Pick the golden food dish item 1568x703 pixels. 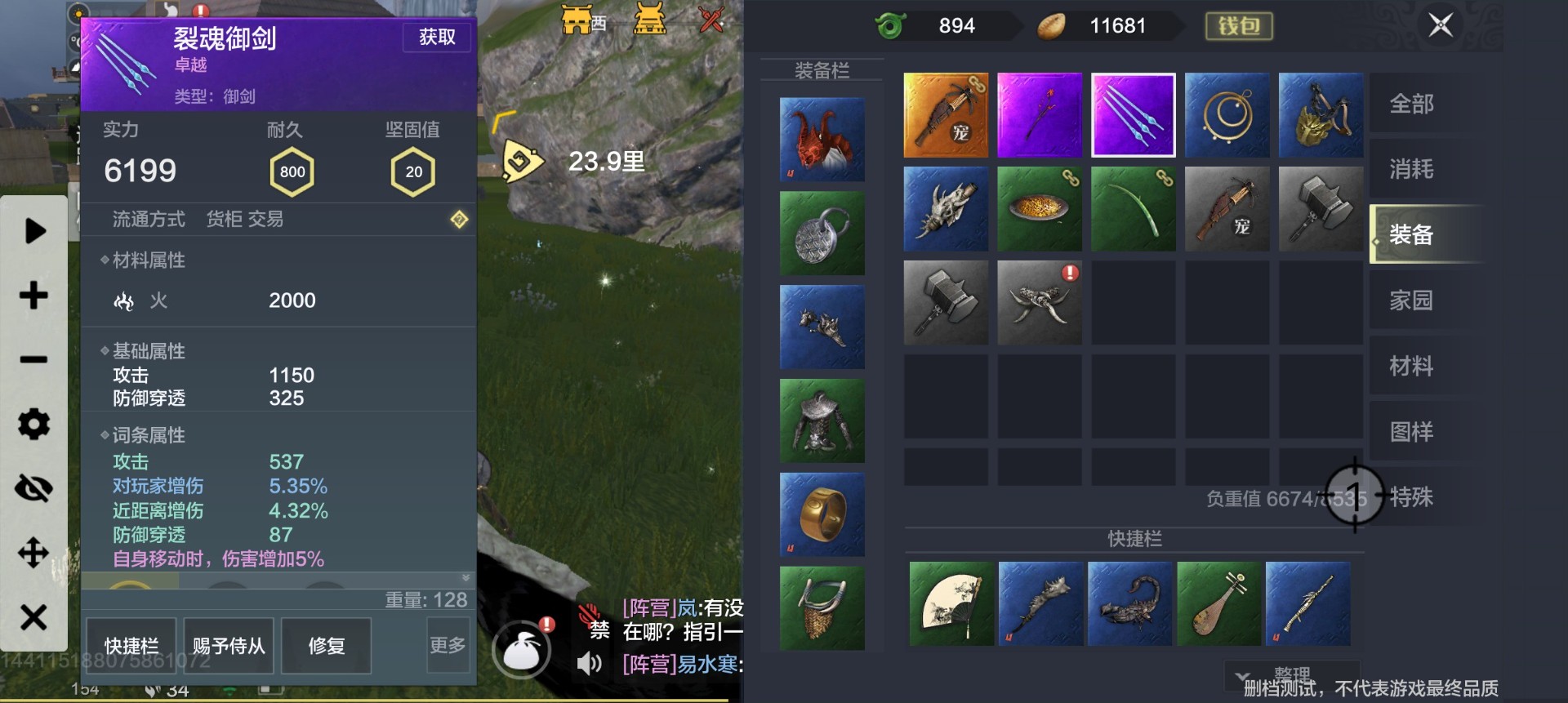coord(1040,208)
